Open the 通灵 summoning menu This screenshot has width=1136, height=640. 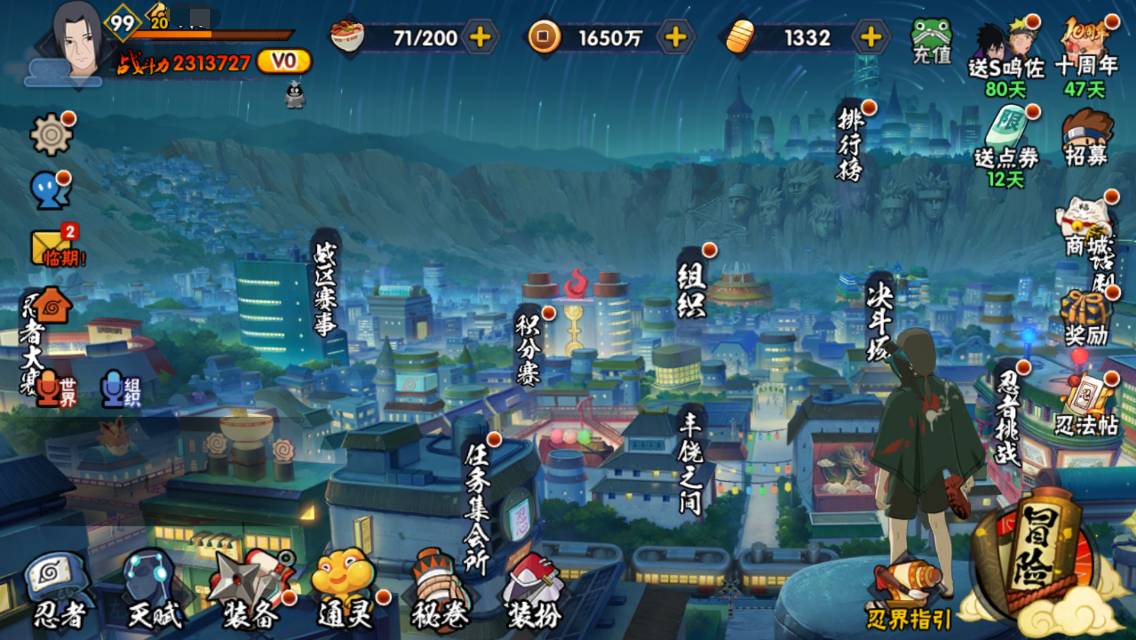pyautogui.click(x=343, y=592)
